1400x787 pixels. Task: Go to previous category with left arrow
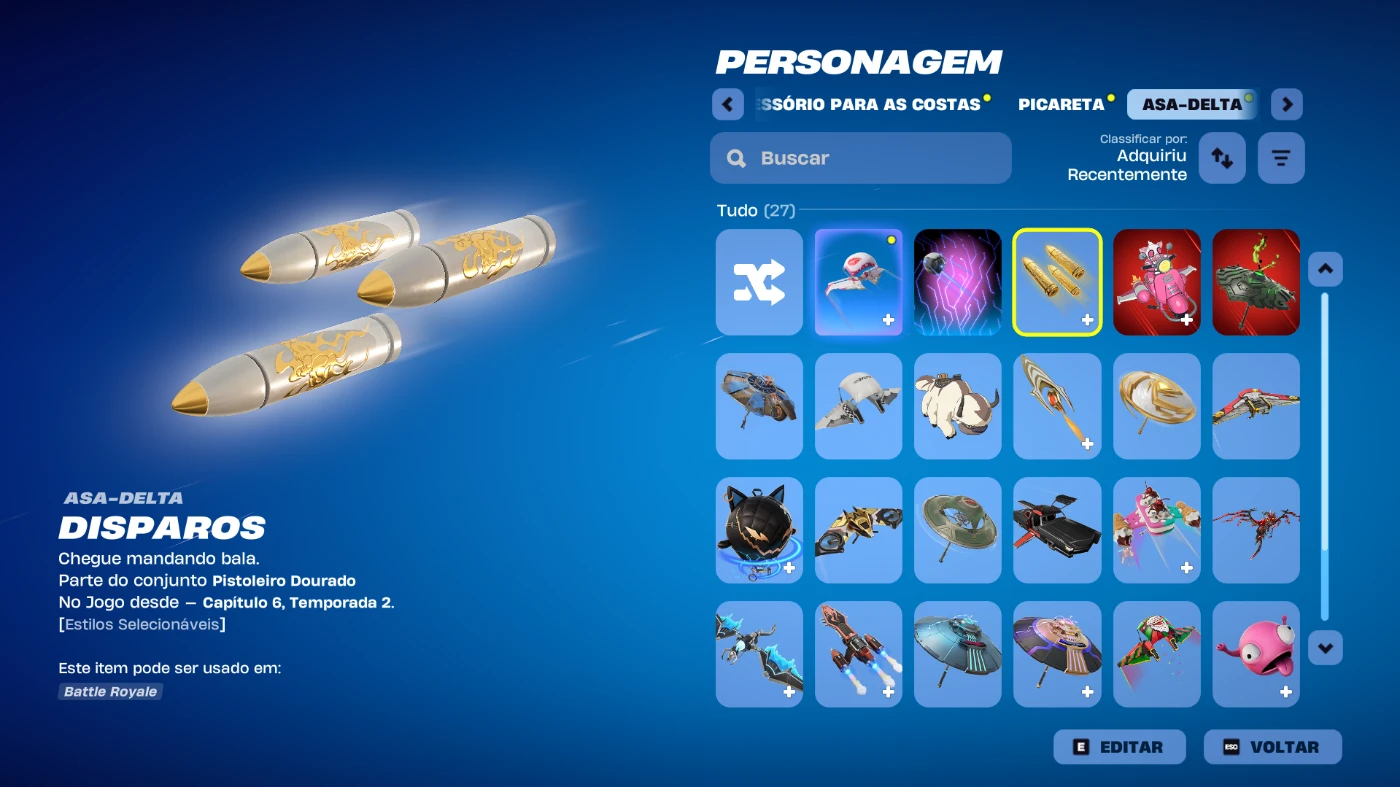coord(727,104)
